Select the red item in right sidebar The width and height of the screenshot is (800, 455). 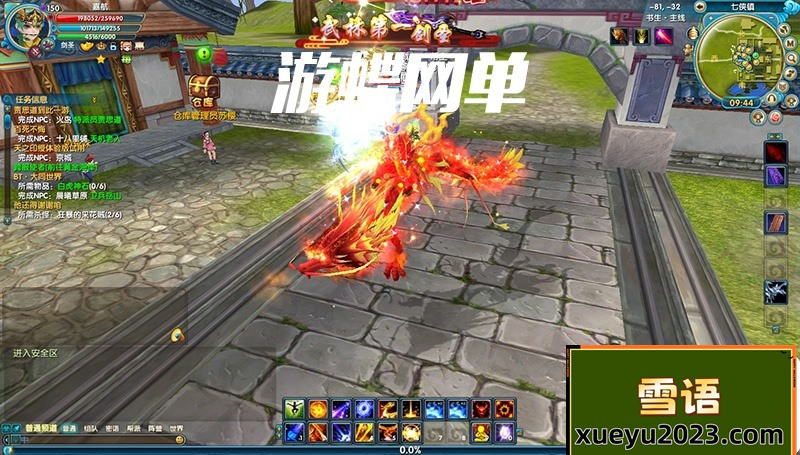[776, 151]
